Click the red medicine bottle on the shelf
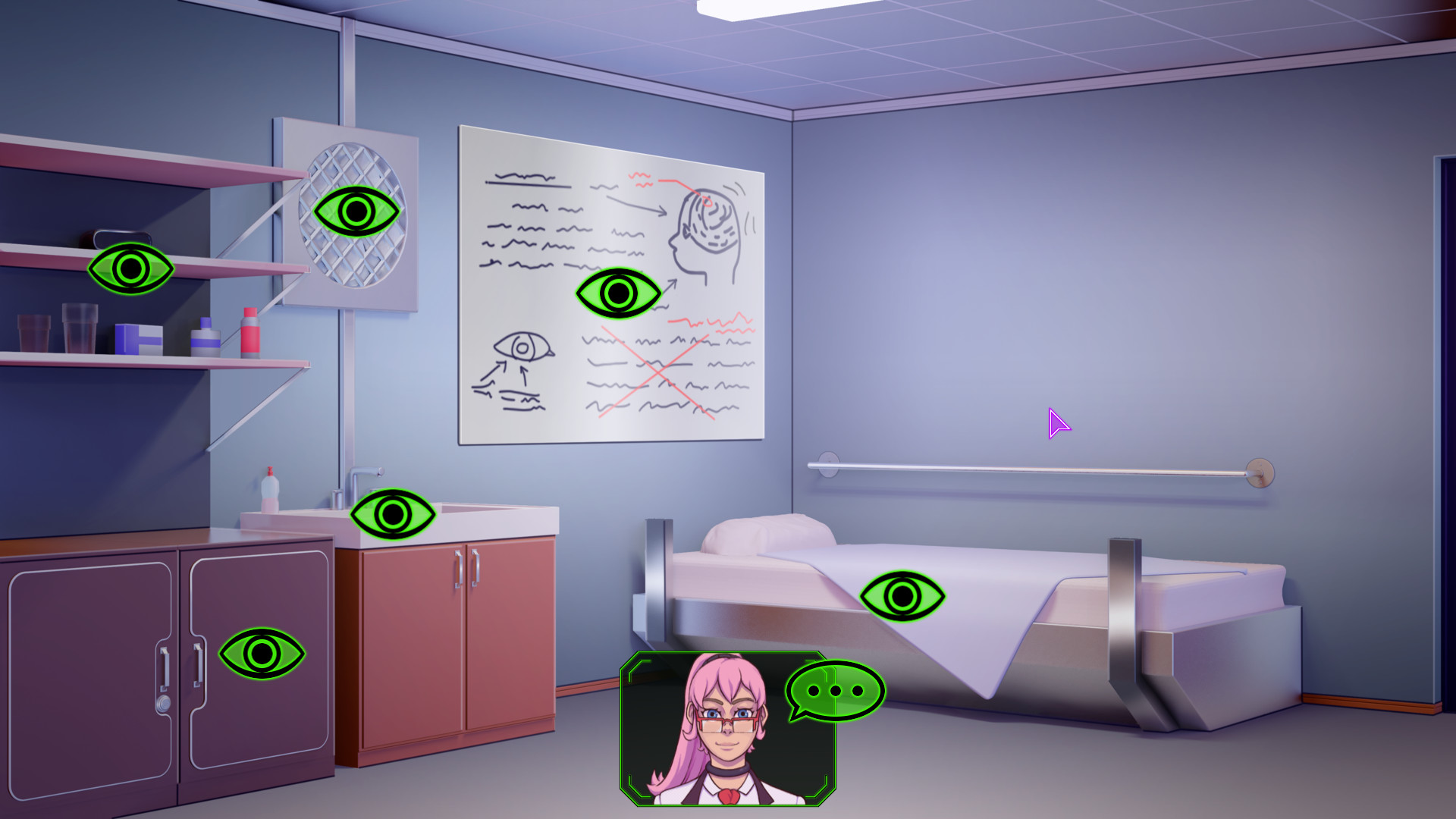The width and height of the screenshot is (1456, 819). pos(250,334)
